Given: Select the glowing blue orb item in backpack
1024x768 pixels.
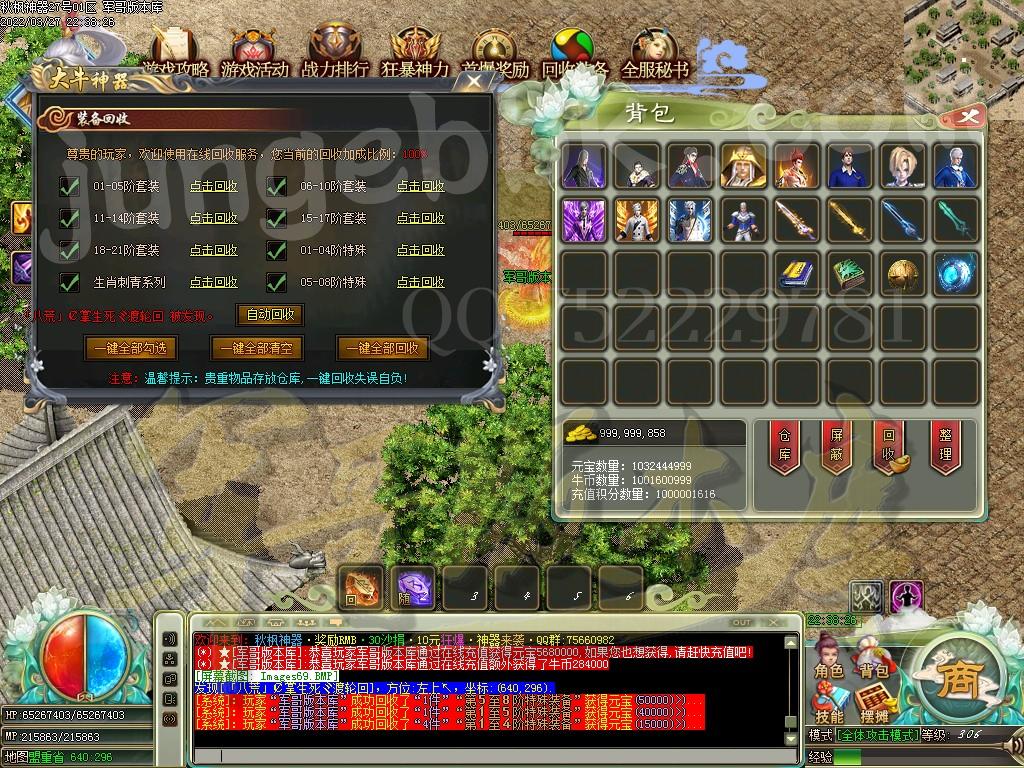Looking at the screenshot, I should pos(955,272).
